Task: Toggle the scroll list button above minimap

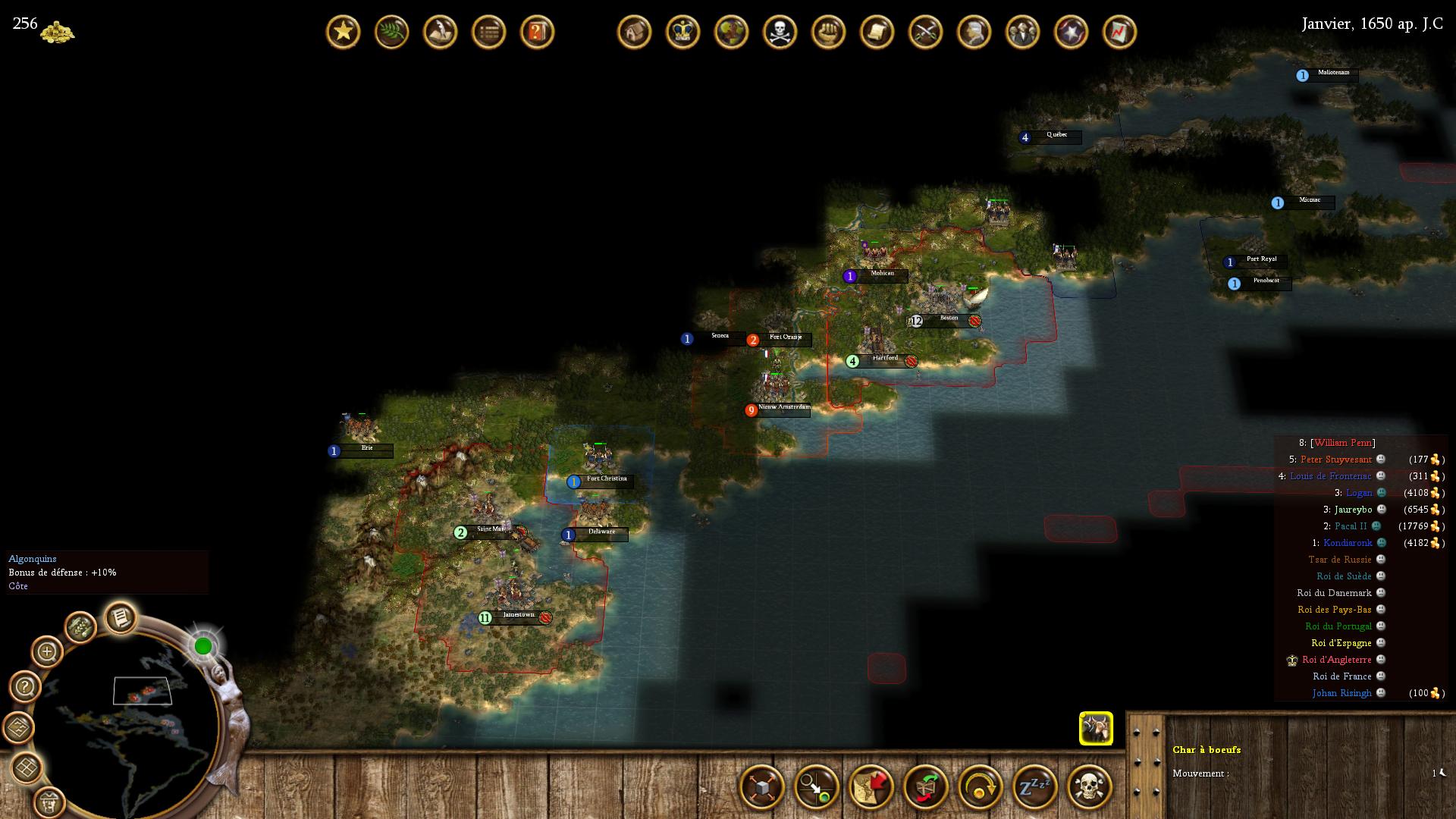Action: 121,619
